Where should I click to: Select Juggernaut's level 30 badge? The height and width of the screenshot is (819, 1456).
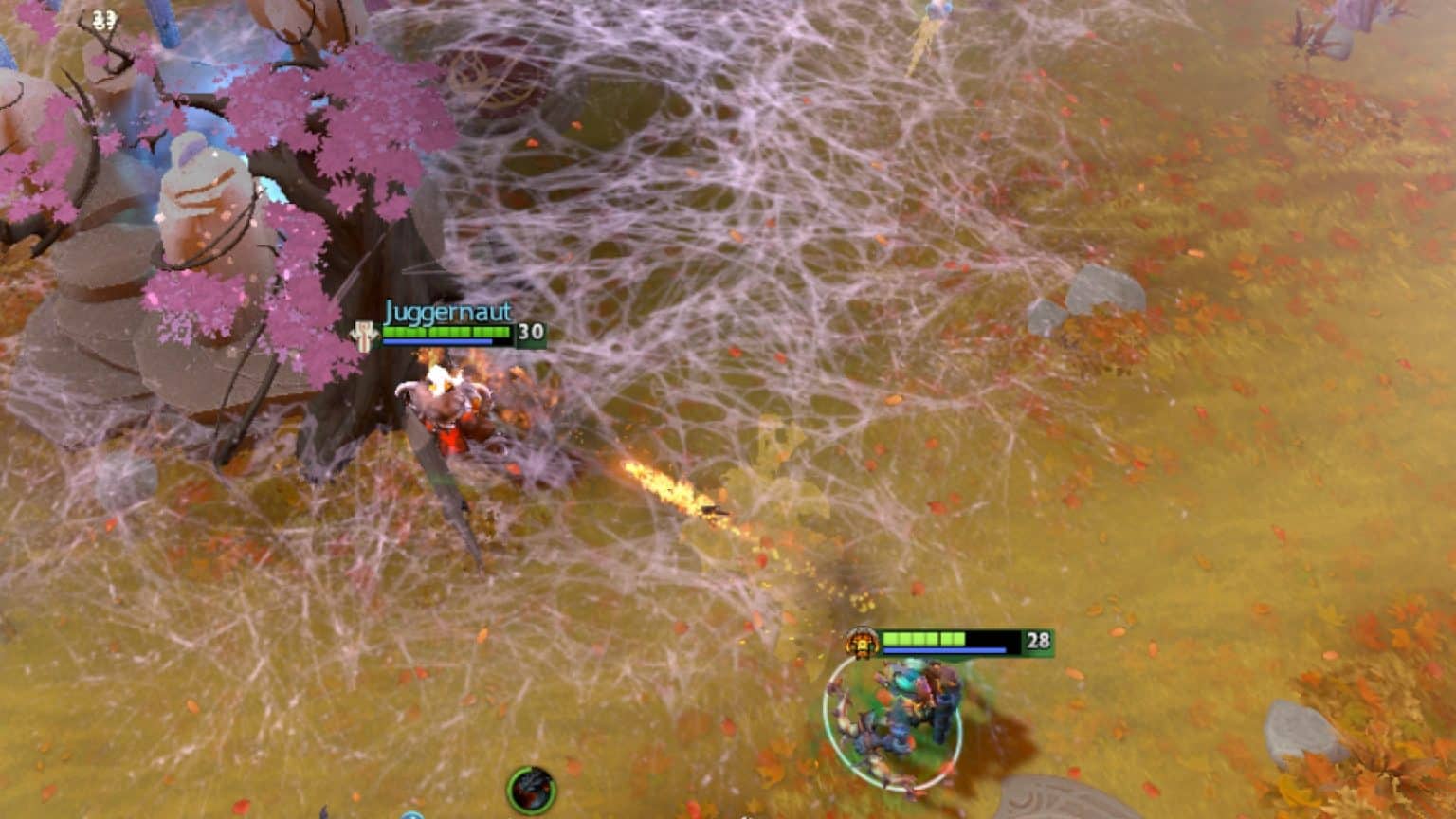click(531, 333)
